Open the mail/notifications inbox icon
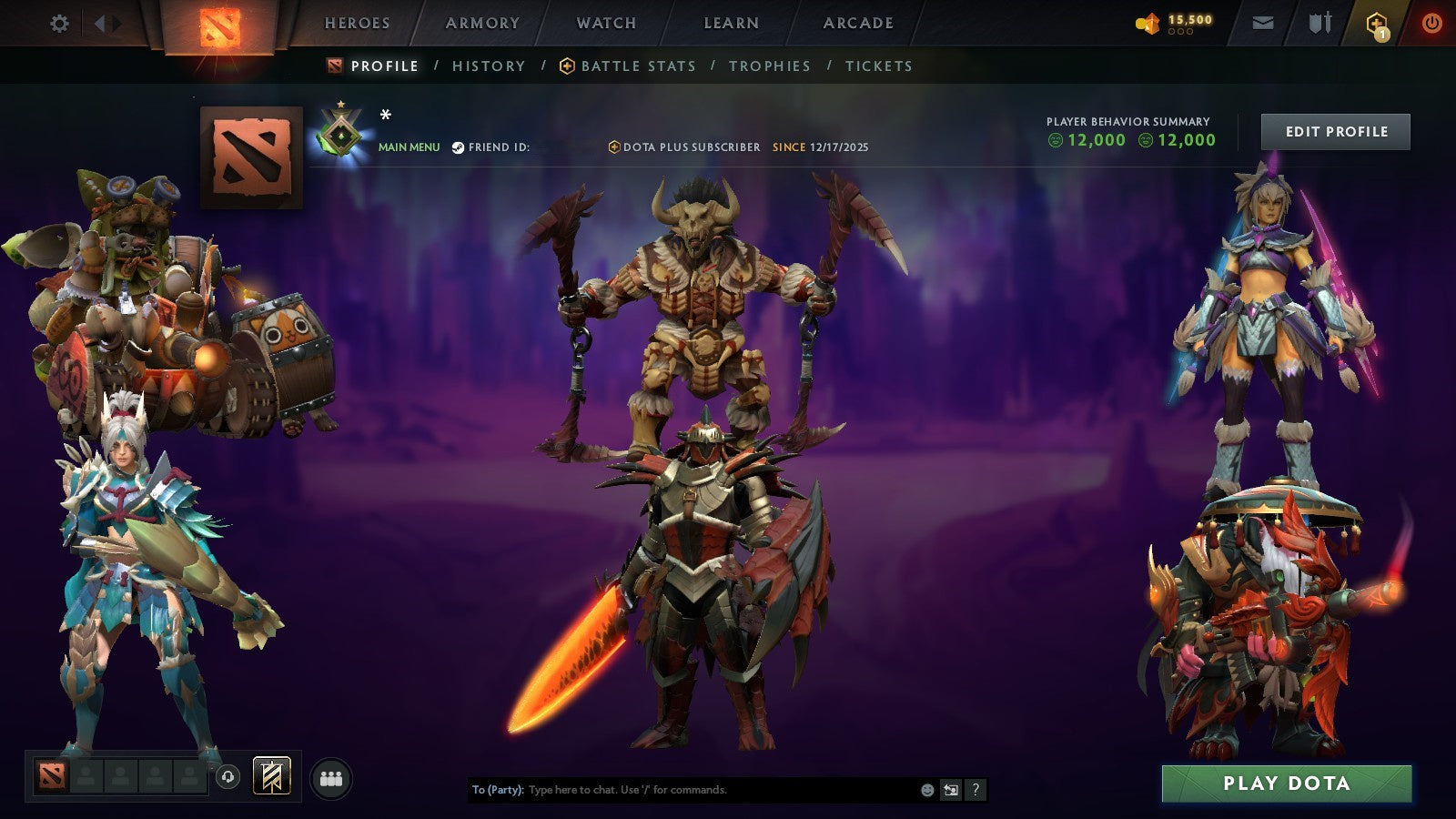Screen dimensions: 1456x819 [1264, 24]
